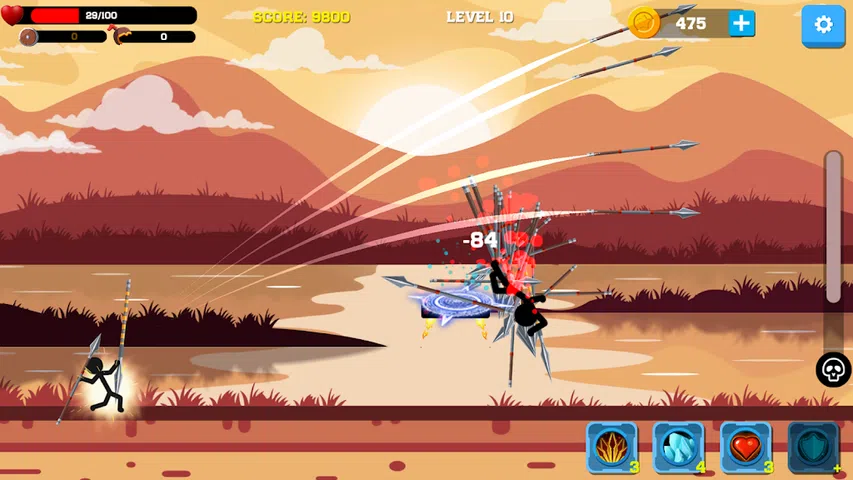Use the red heart heal ability

click(x=745, y=446)
